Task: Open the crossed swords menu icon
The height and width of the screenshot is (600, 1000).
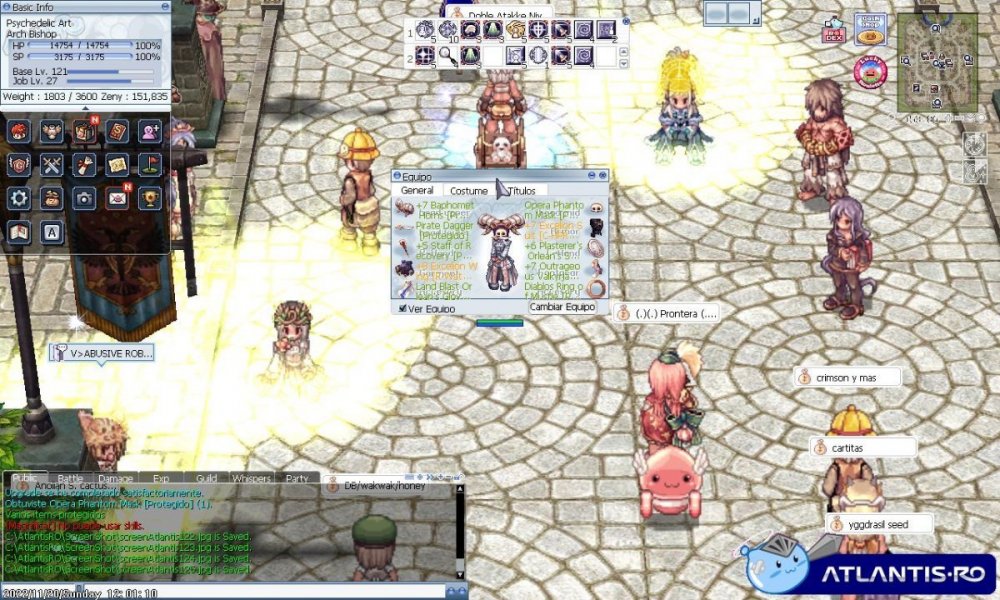Action: 52,164
